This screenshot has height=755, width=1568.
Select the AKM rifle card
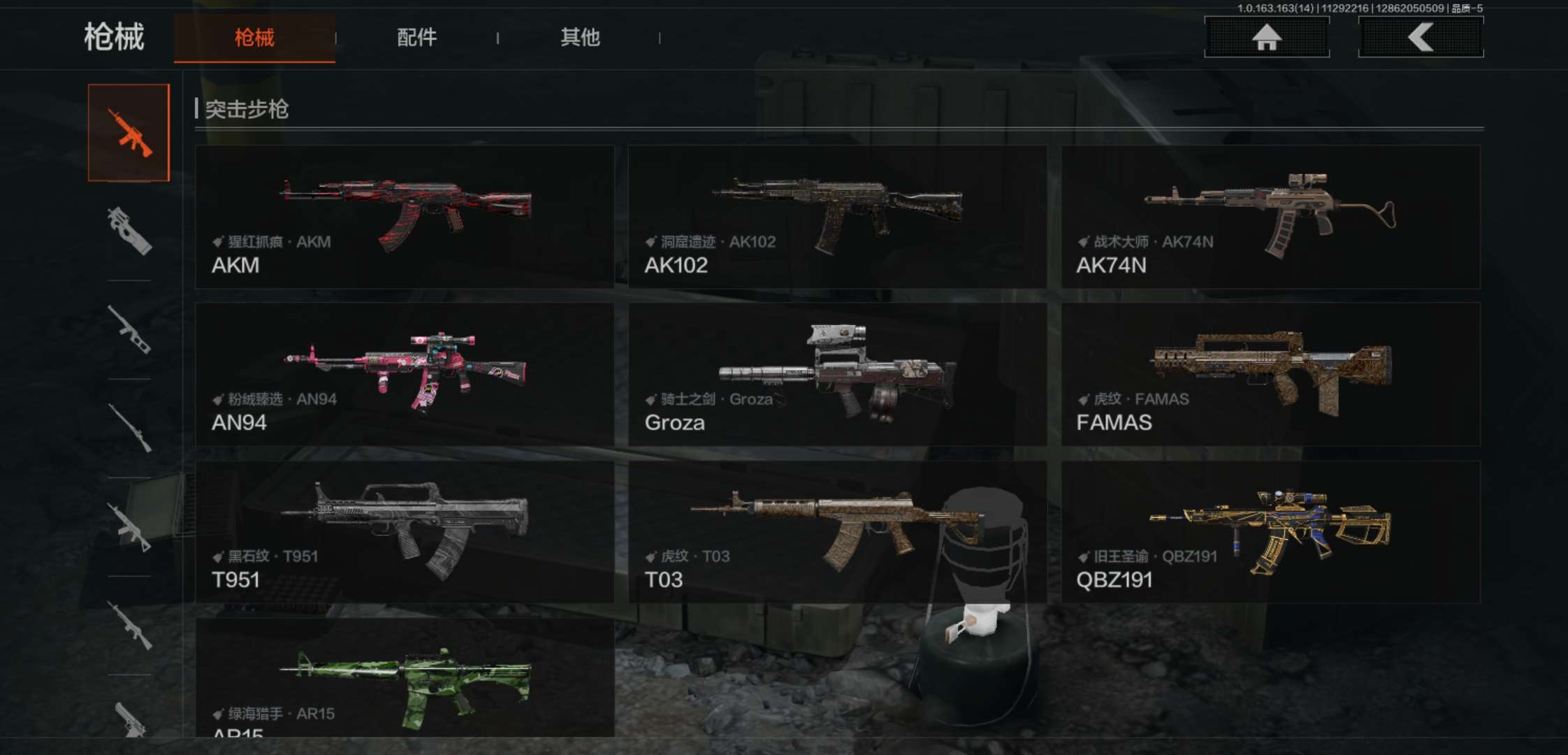405,217
